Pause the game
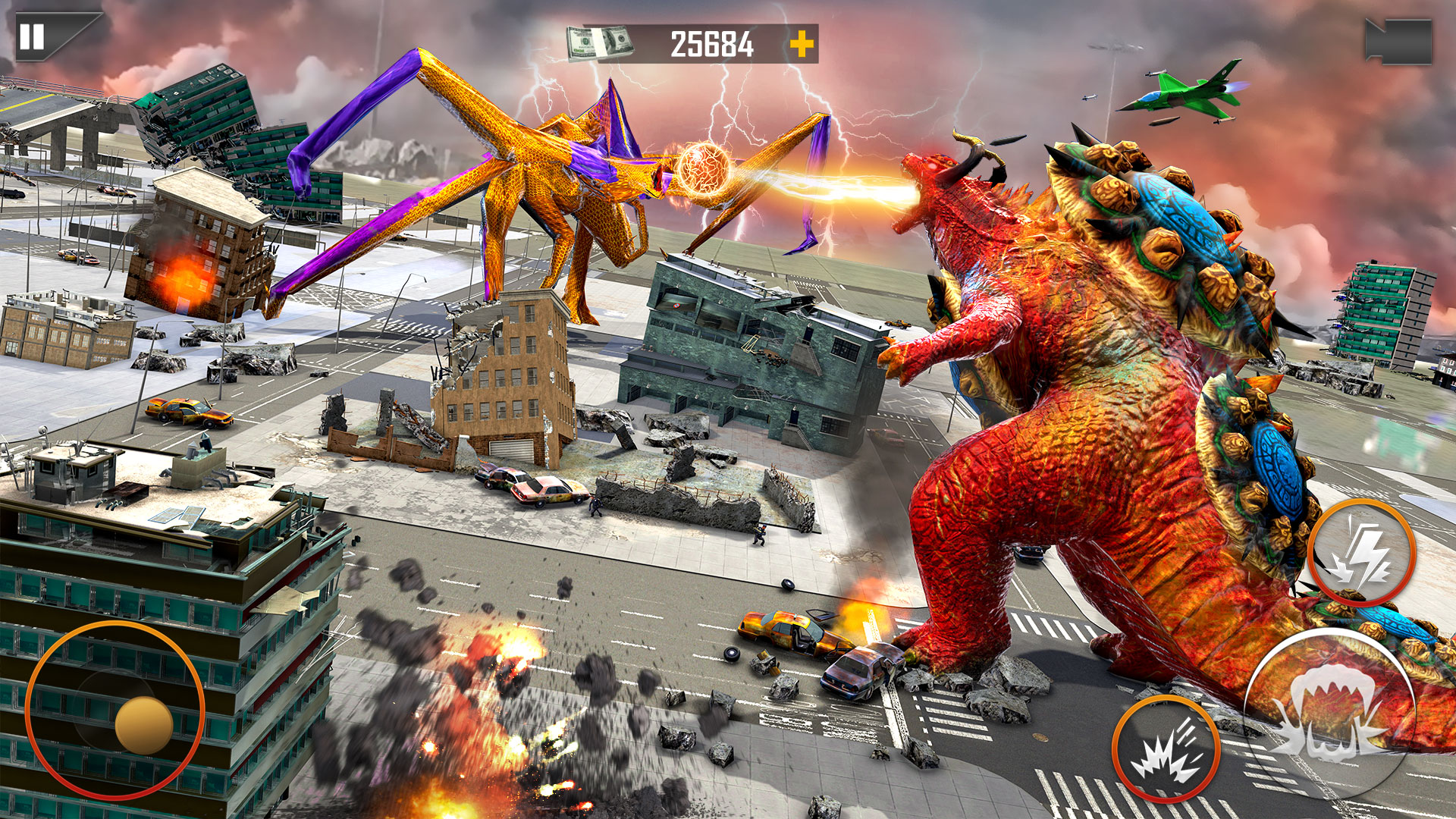Viewport: 1456px width, 819px height. [33, 36]
